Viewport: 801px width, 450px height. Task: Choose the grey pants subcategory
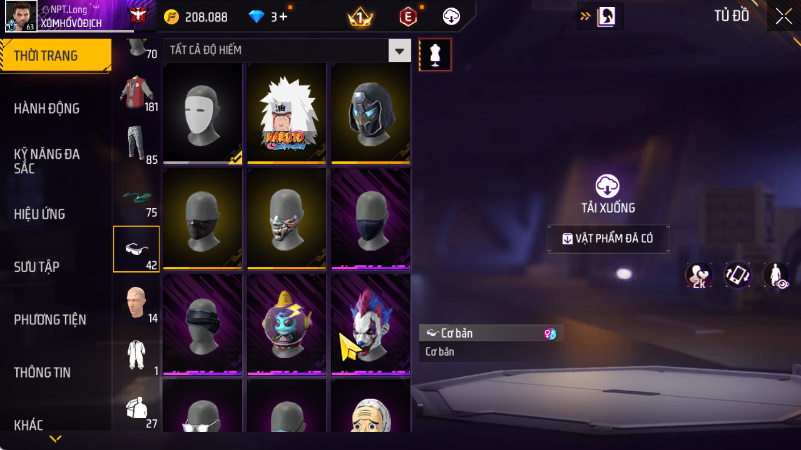(136, 145)
